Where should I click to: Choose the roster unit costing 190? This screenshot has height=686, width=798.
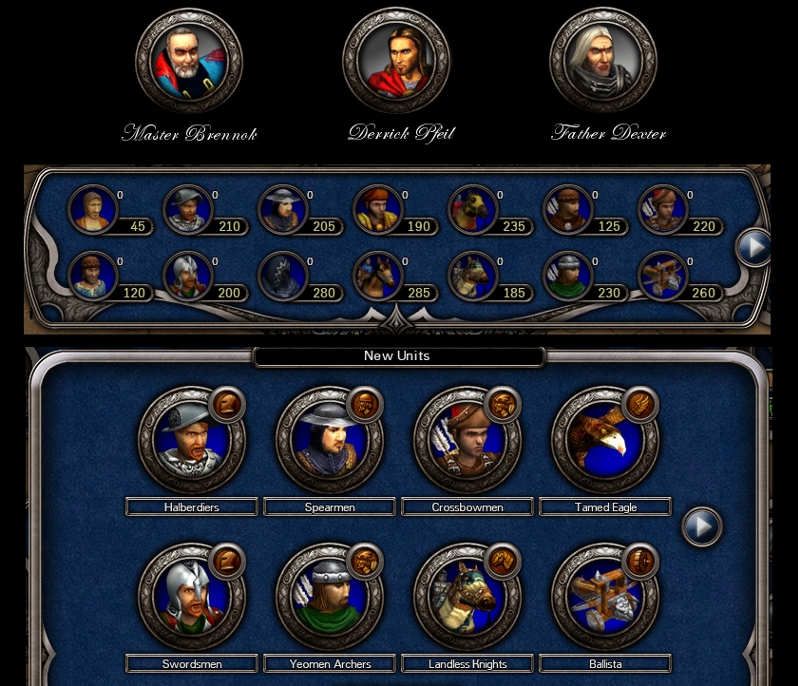pyautogui.click(x=377, y=210)
